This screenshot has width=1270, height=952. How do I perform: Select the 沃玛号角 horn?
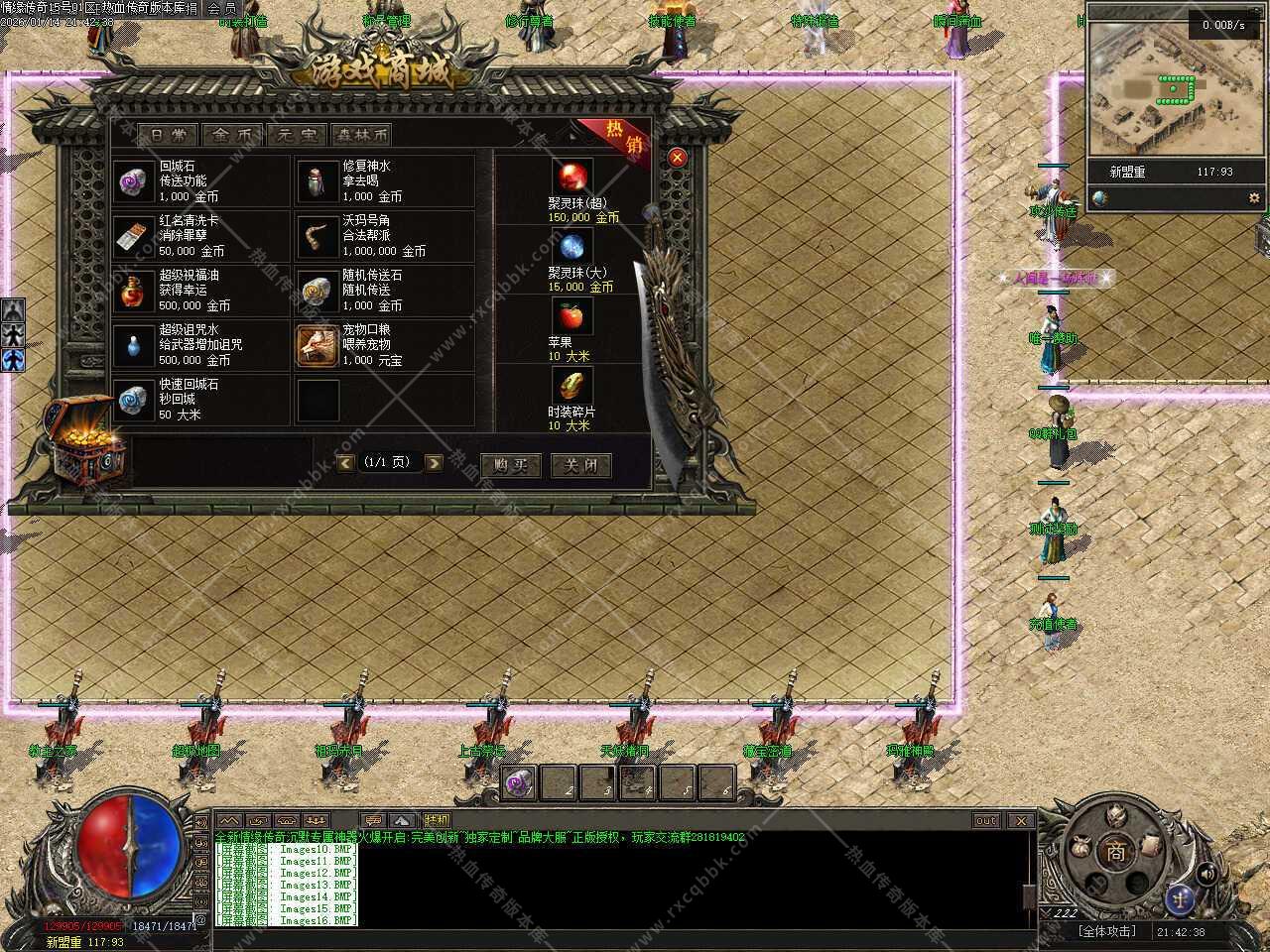coord(317,236)
